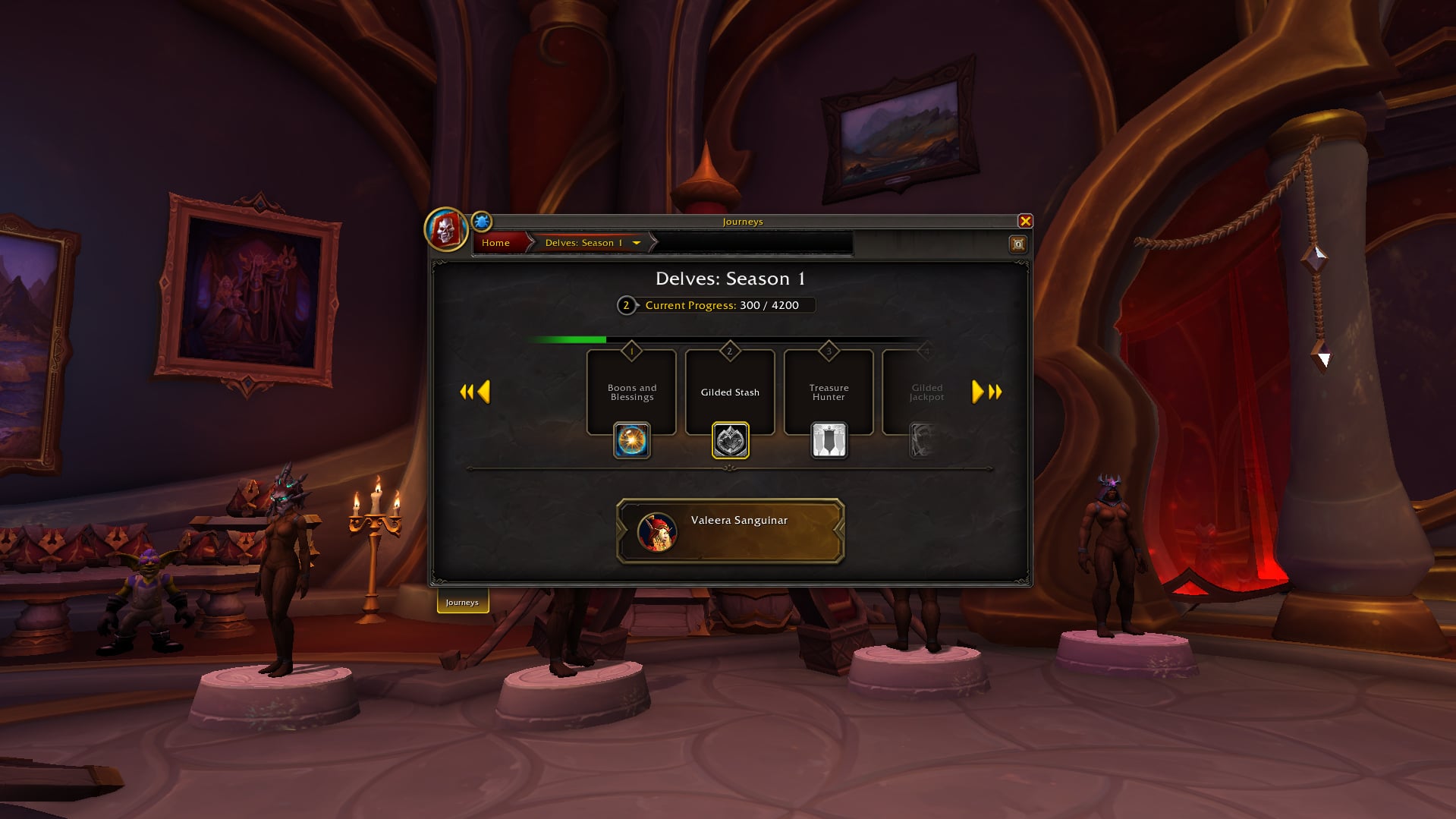Click the blue bug report icon
The height and width of the screenshot is (819, 1456).
tap(481, 222)
